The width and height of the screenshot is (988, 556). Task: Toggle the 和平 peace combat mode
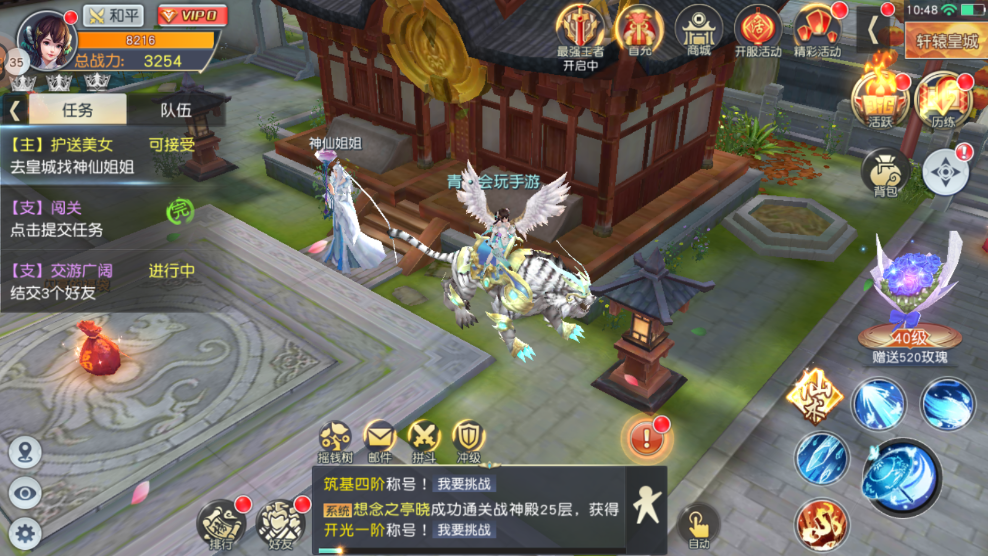pos(113,16)
